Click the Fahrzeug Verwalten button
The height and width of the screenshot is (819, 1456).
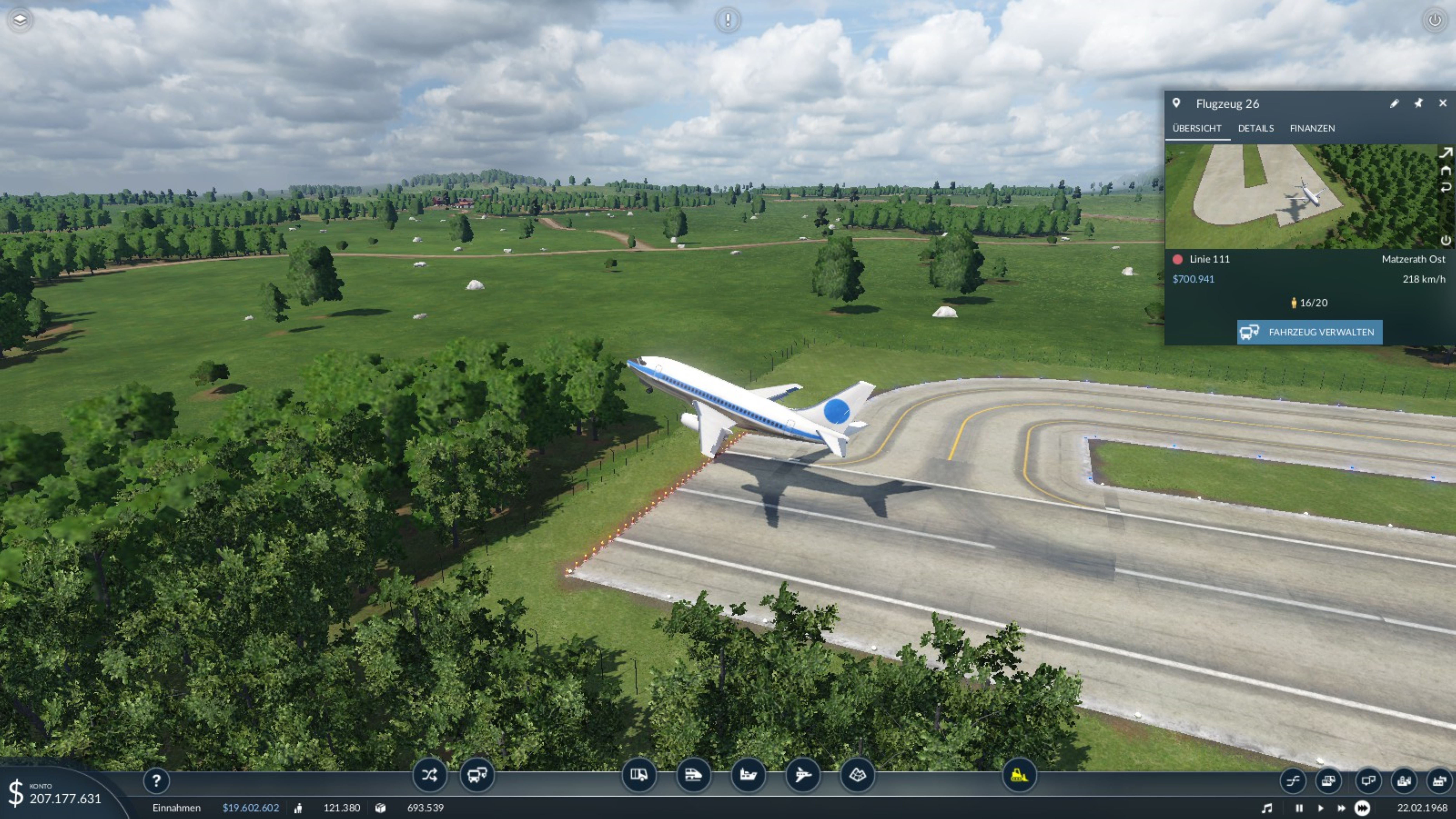(1309, 332)
